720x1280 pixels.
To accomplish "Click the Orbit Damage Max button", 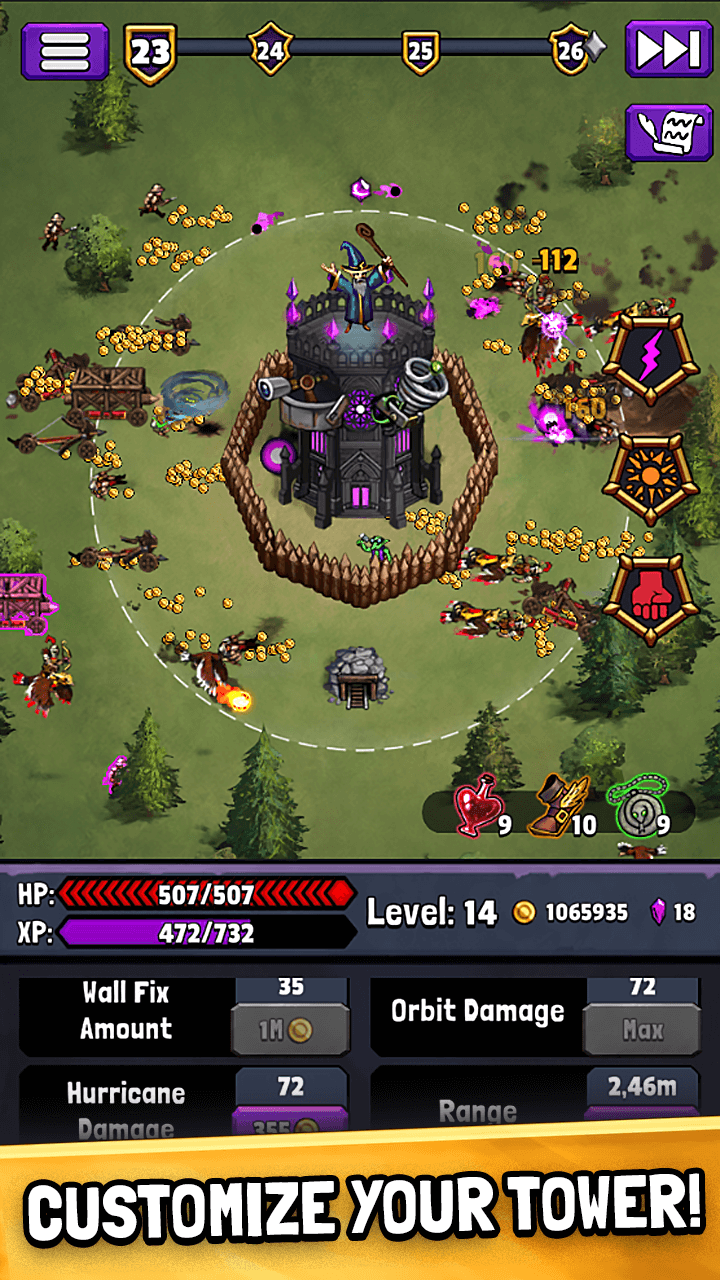I will (641, 1030).
